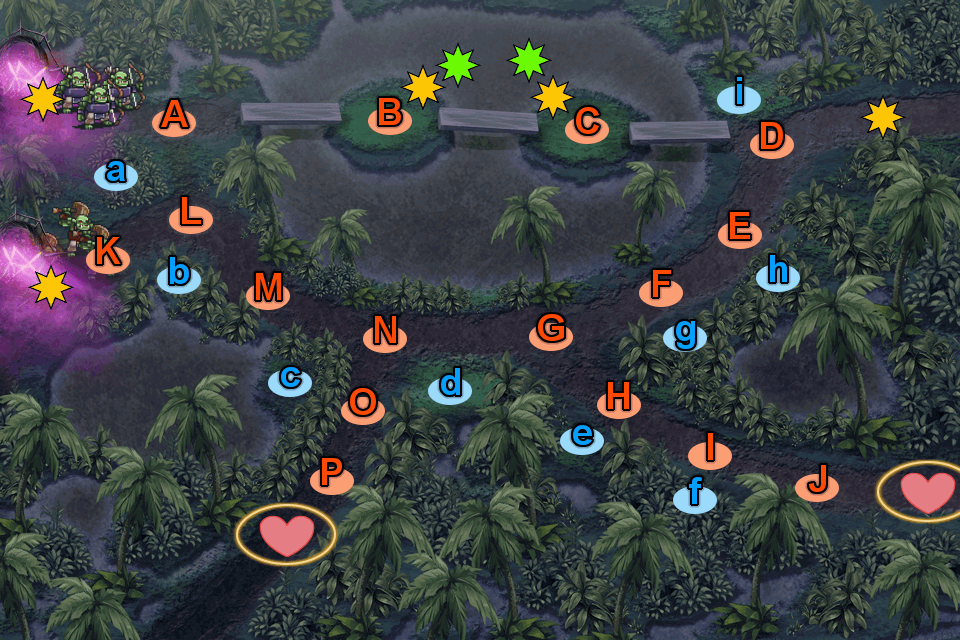Select the orange O marker

(x=363, y=405)
